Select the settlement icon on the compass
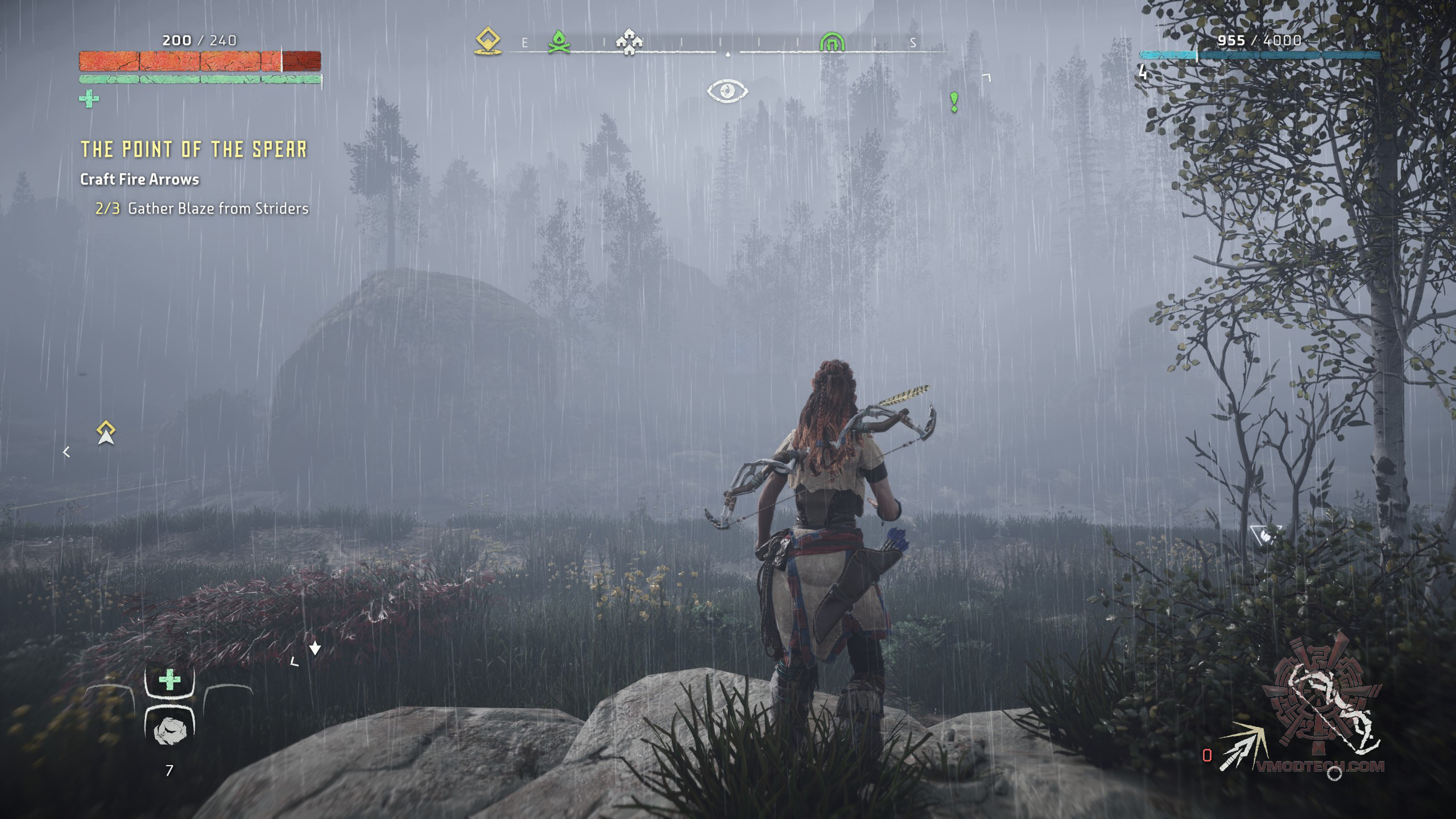This screenshot has height=819, width=1456. (x=629, y=42)
